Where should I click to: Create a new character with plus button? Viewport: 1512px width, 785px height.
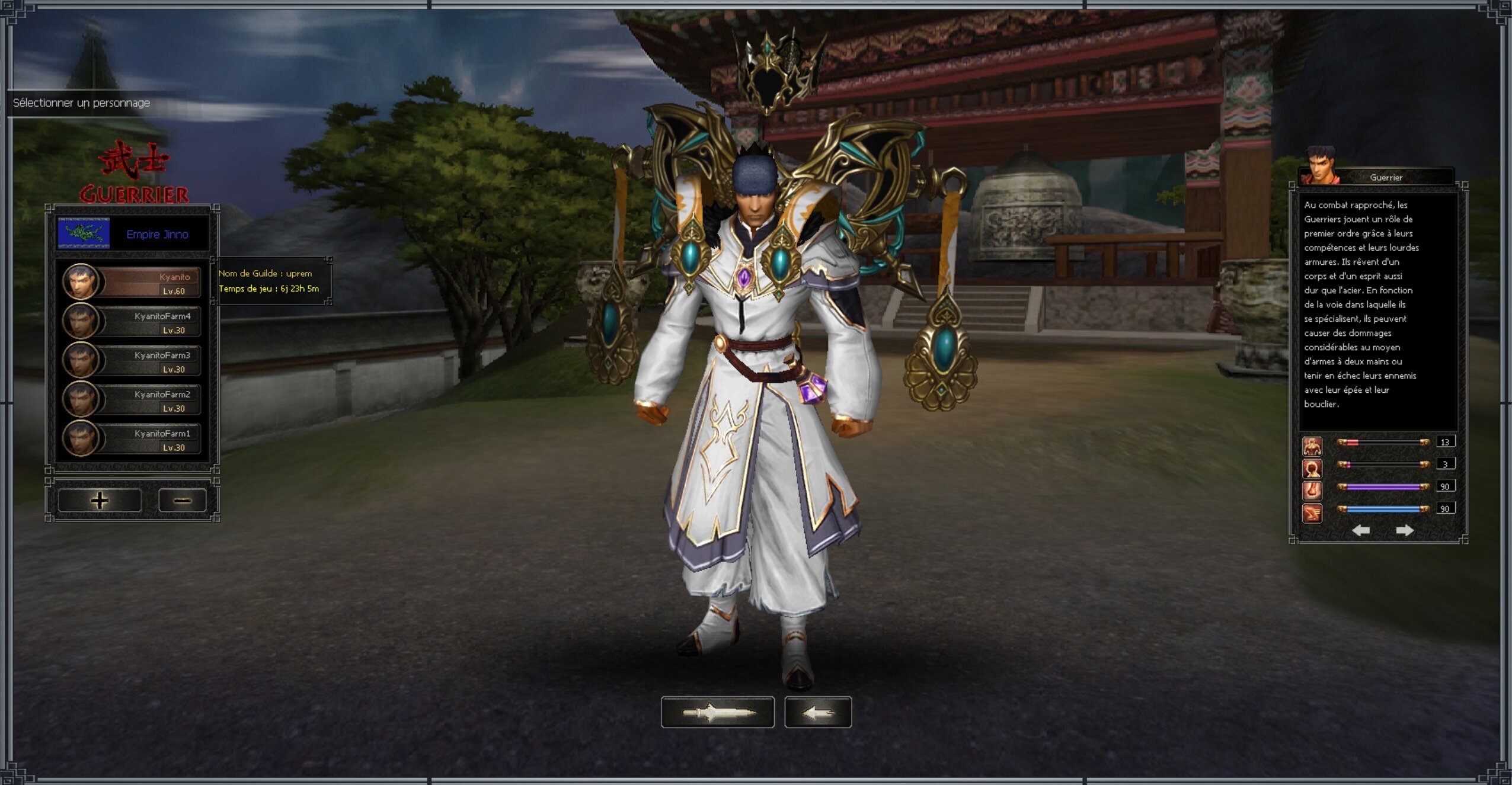click(x=100, y=501)
